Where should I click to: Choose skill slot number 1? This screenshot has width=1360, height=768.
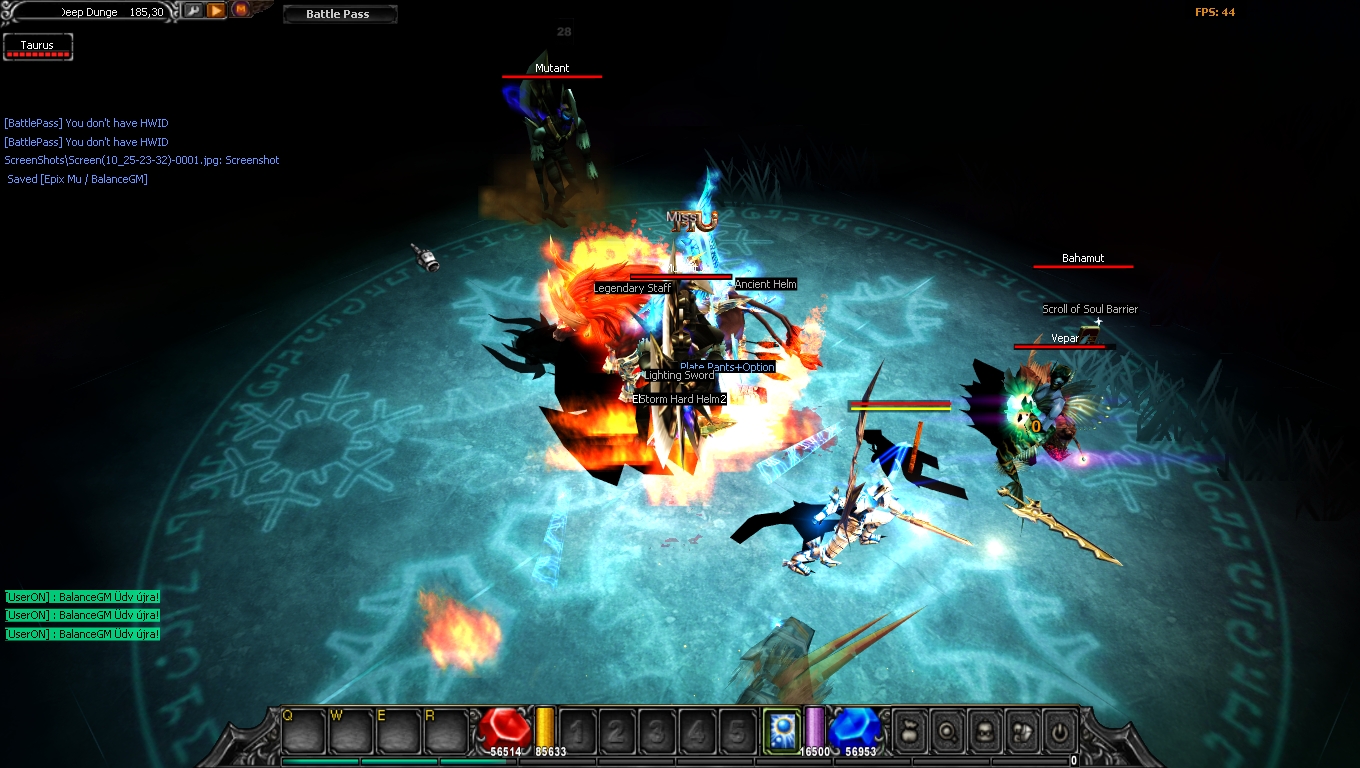pos(577,732)
